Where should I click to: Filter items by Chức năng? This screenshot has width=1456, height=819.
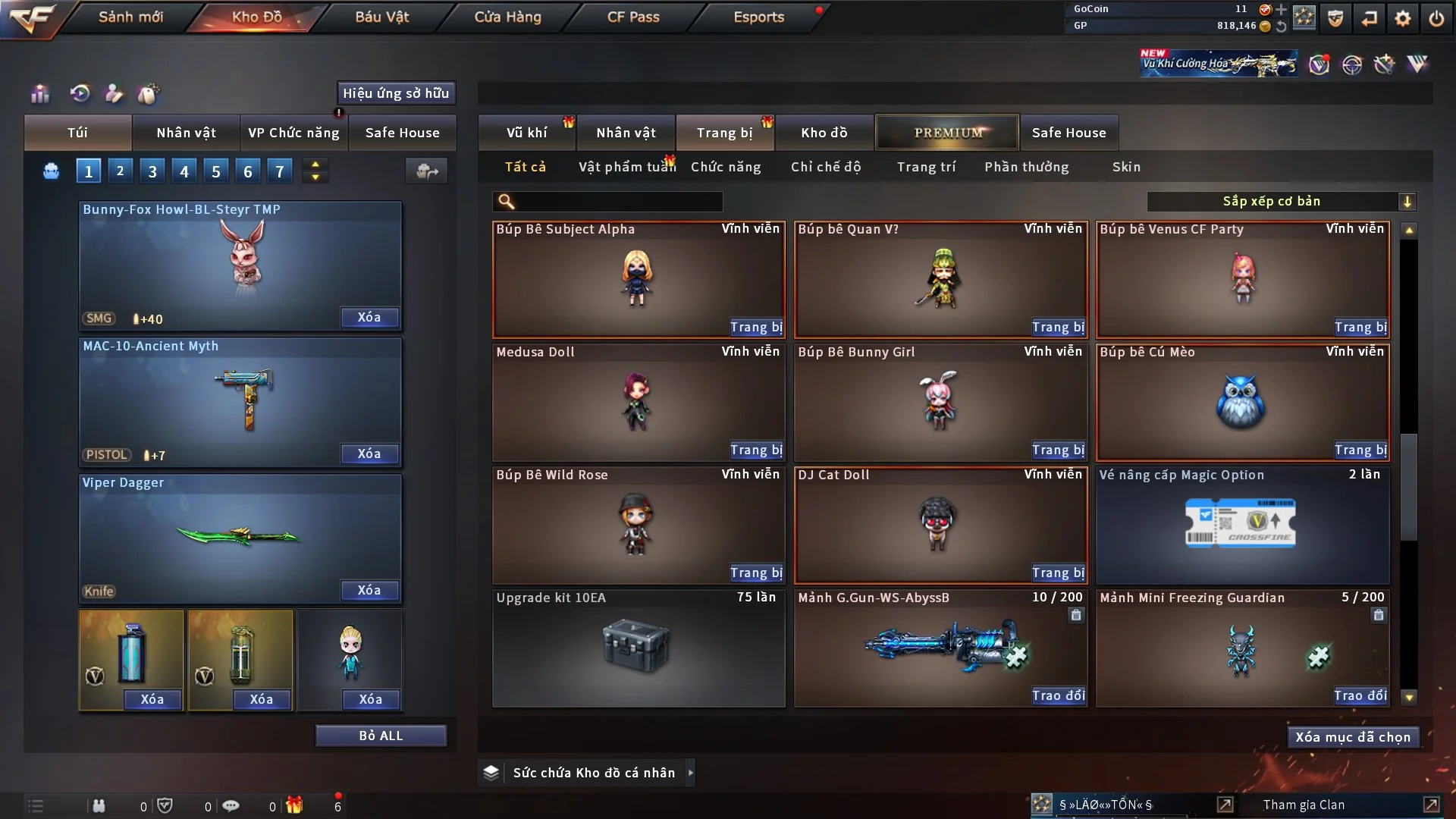click(x=726, y=167)
